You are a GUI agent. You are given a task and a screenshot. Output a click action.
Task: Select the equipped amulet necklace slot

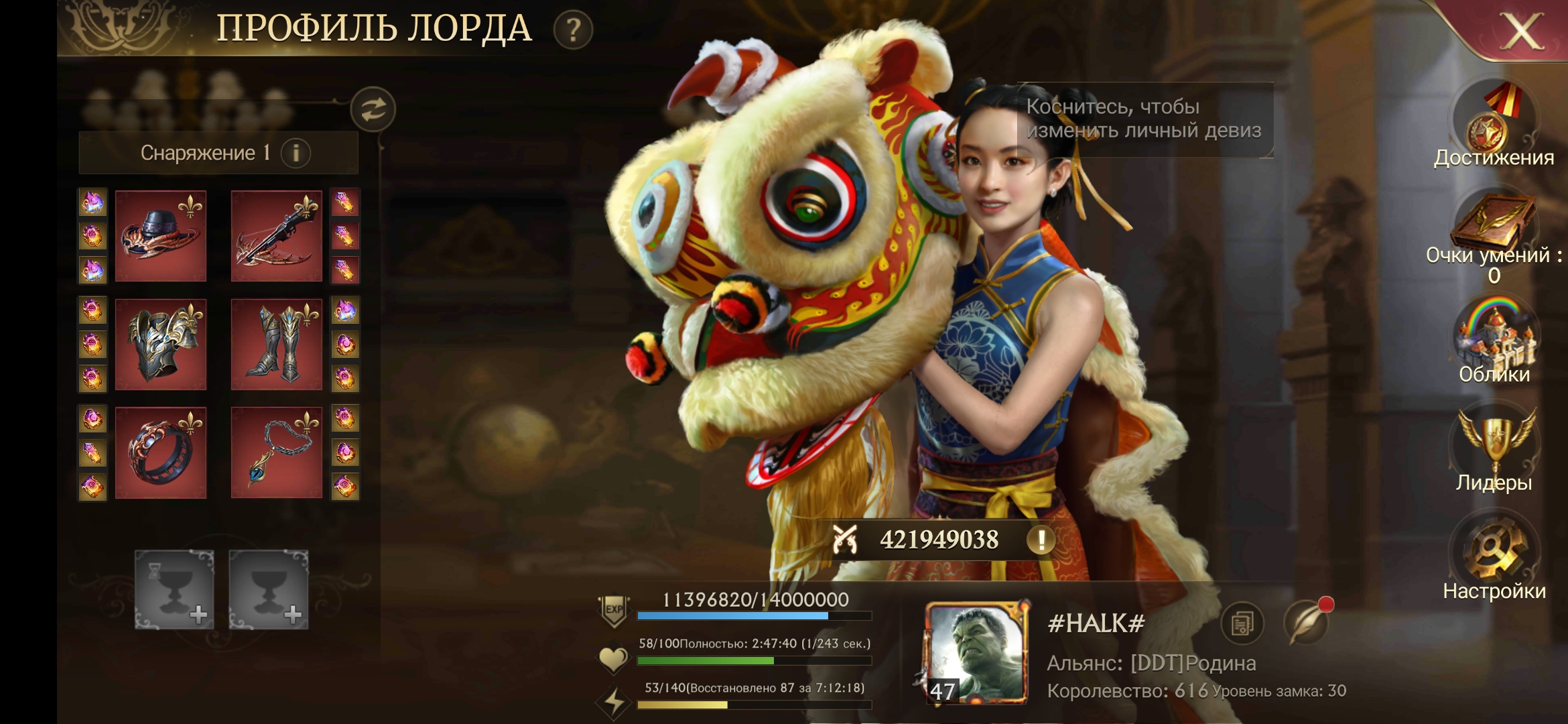coord(276,453)
